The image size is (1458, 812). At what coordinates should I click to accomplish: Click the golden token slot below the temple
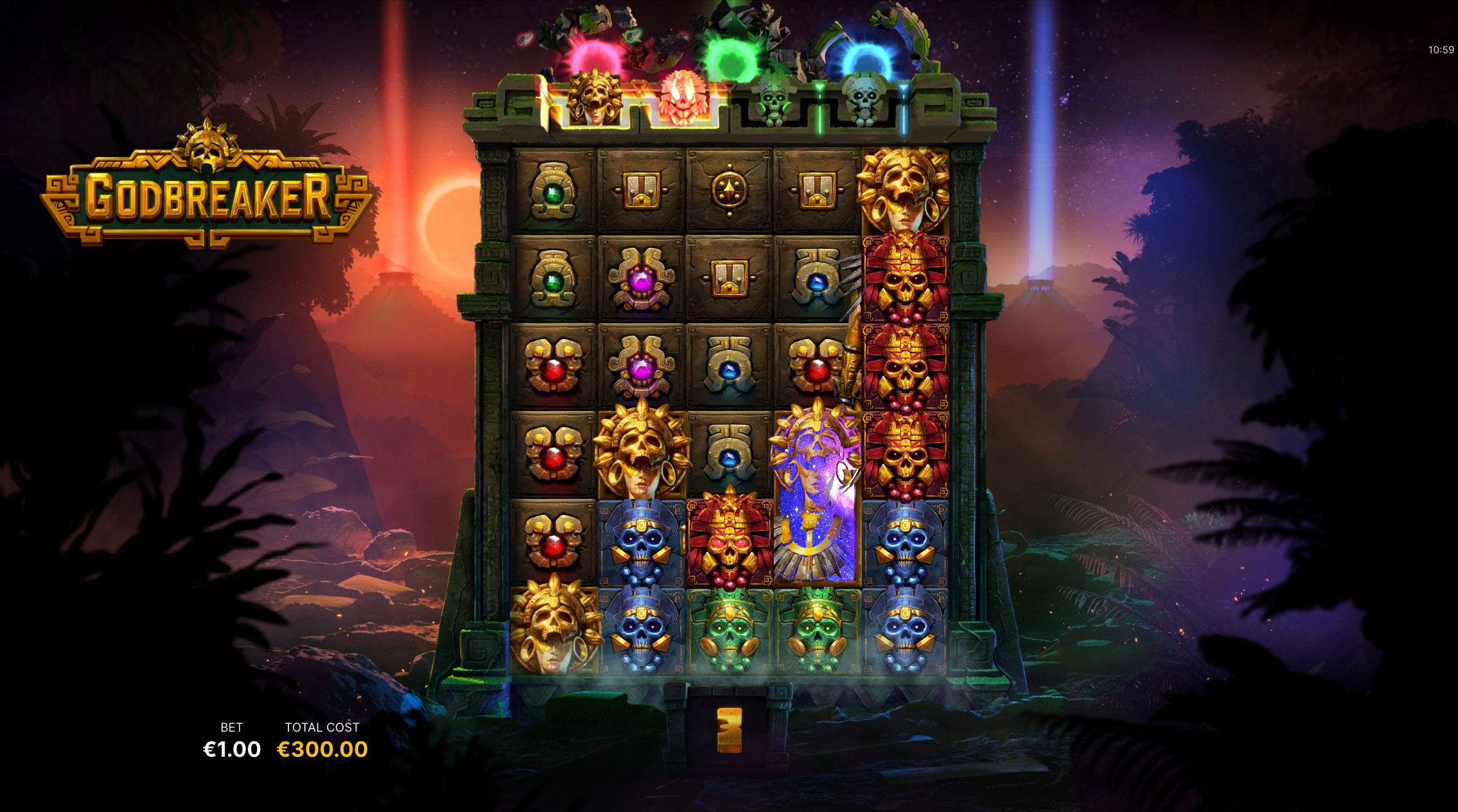click(729, 731)
